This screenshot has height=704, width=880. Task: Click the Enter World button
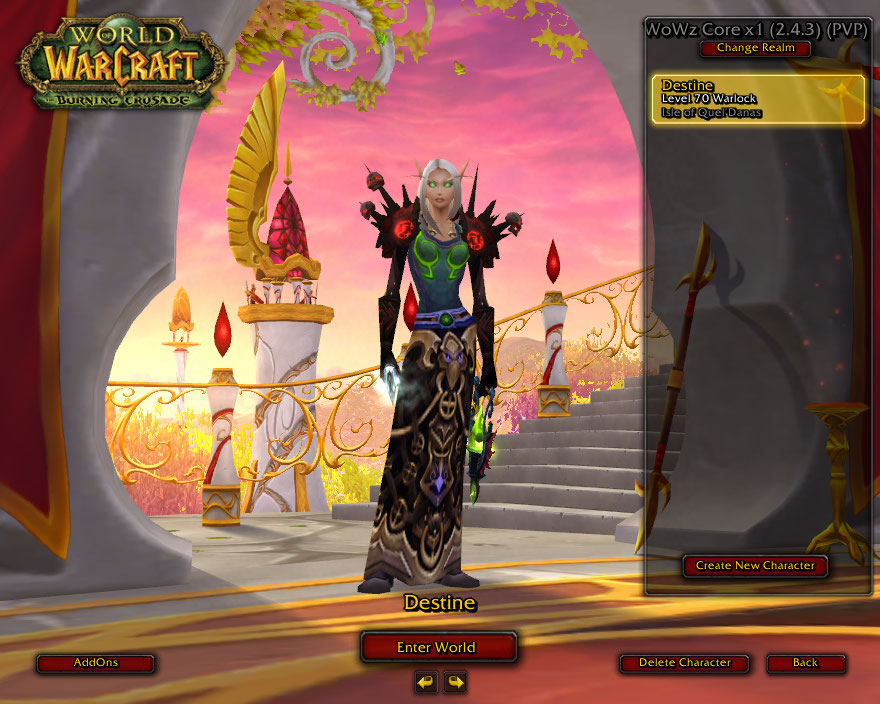[438, 647]
